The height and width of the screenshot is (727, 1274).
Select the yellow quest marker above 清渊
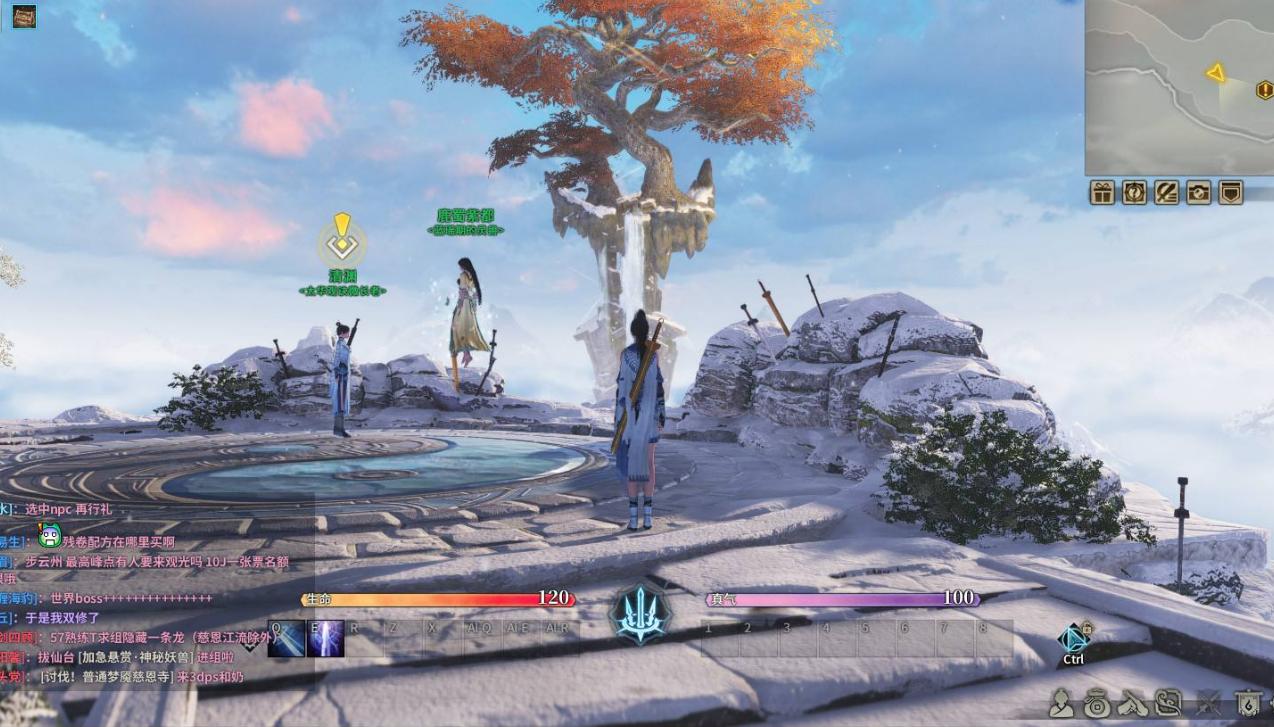(x=342, y=240)
